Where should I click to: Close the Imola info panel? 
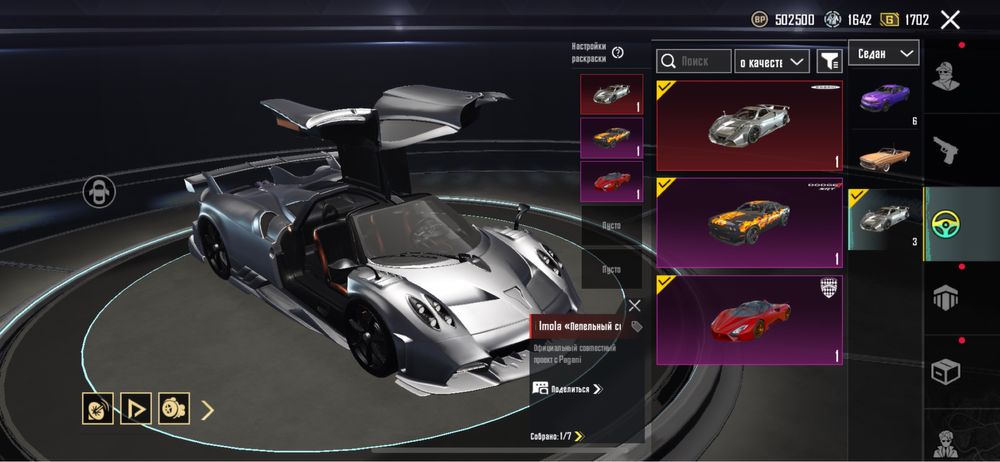(634, 306)
